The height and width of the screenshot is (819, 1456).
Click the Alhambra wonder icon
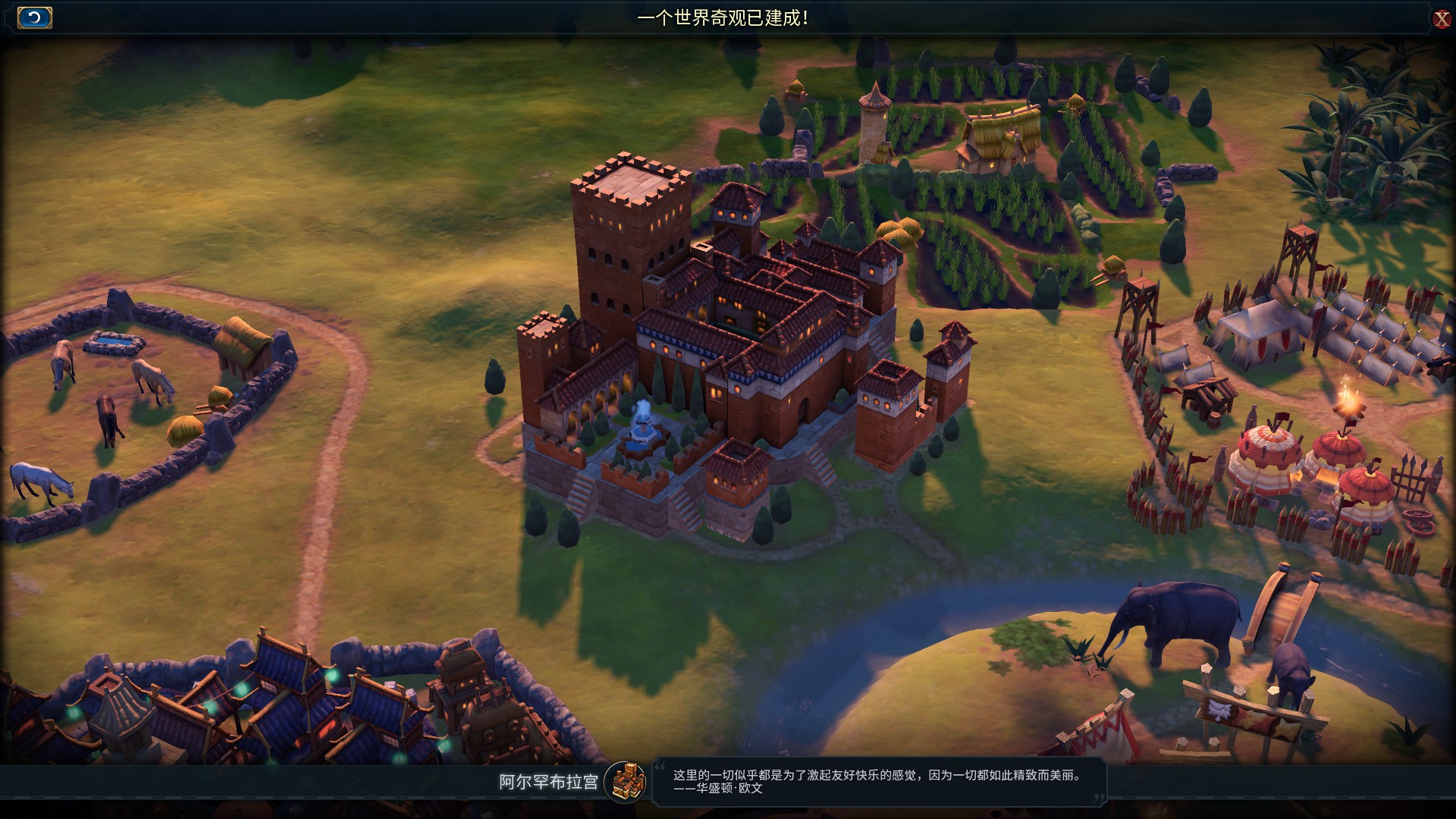click(x=626, y=781)
